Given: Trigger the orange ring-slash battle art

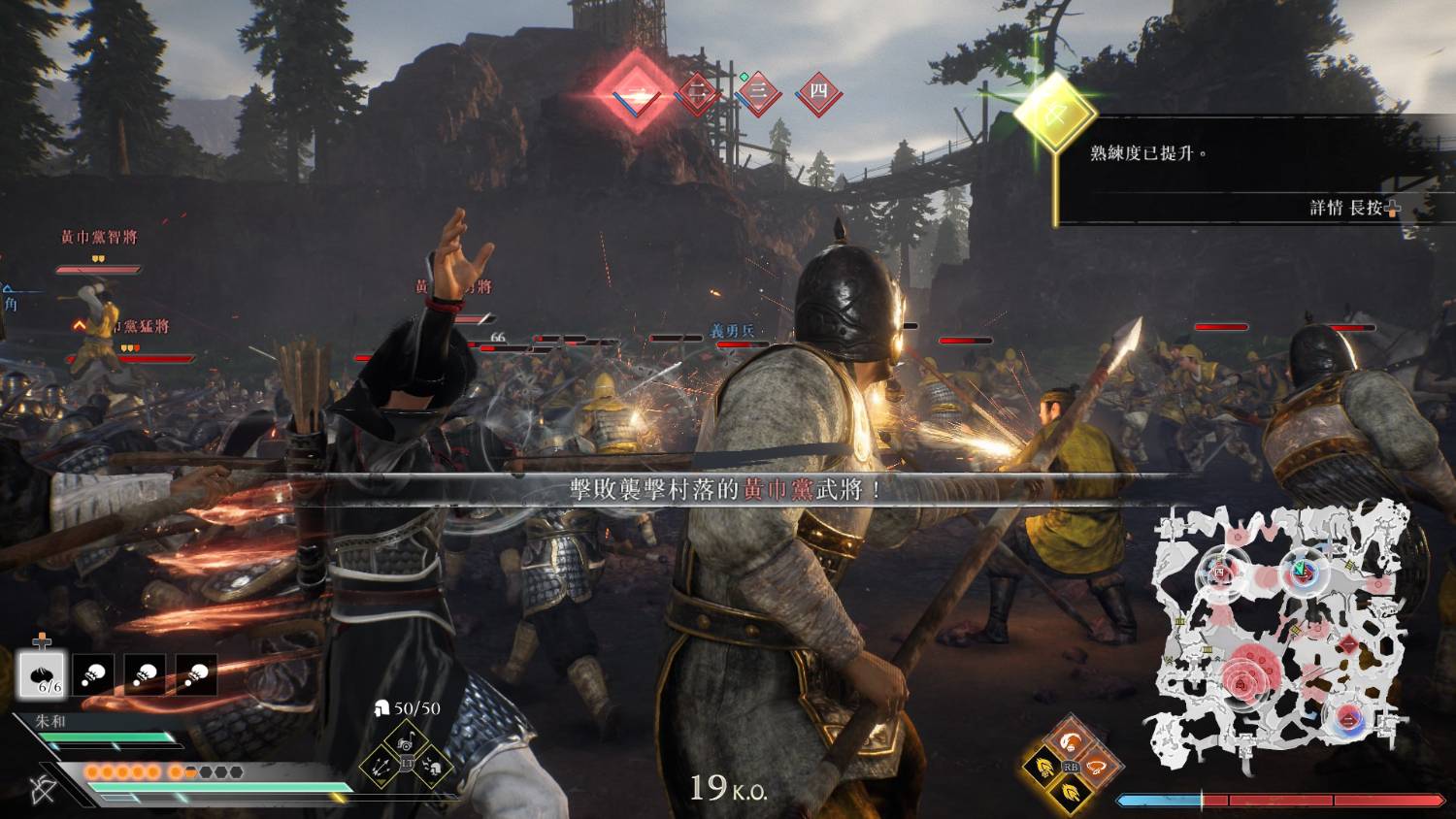Looking at the screenshot, I should pos(1095,767).
